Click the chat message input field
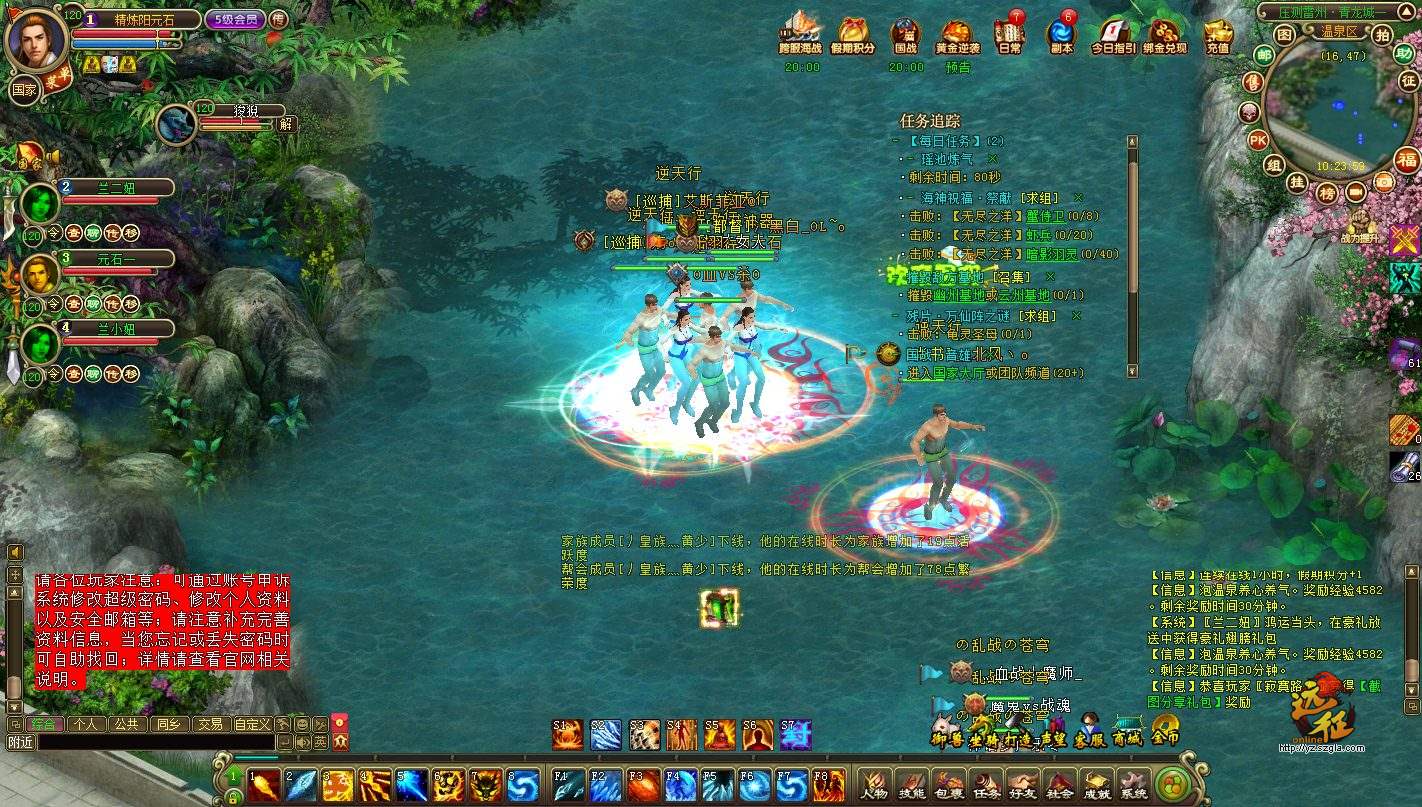The image size is (1422, 807). click(x=155, y=742)
